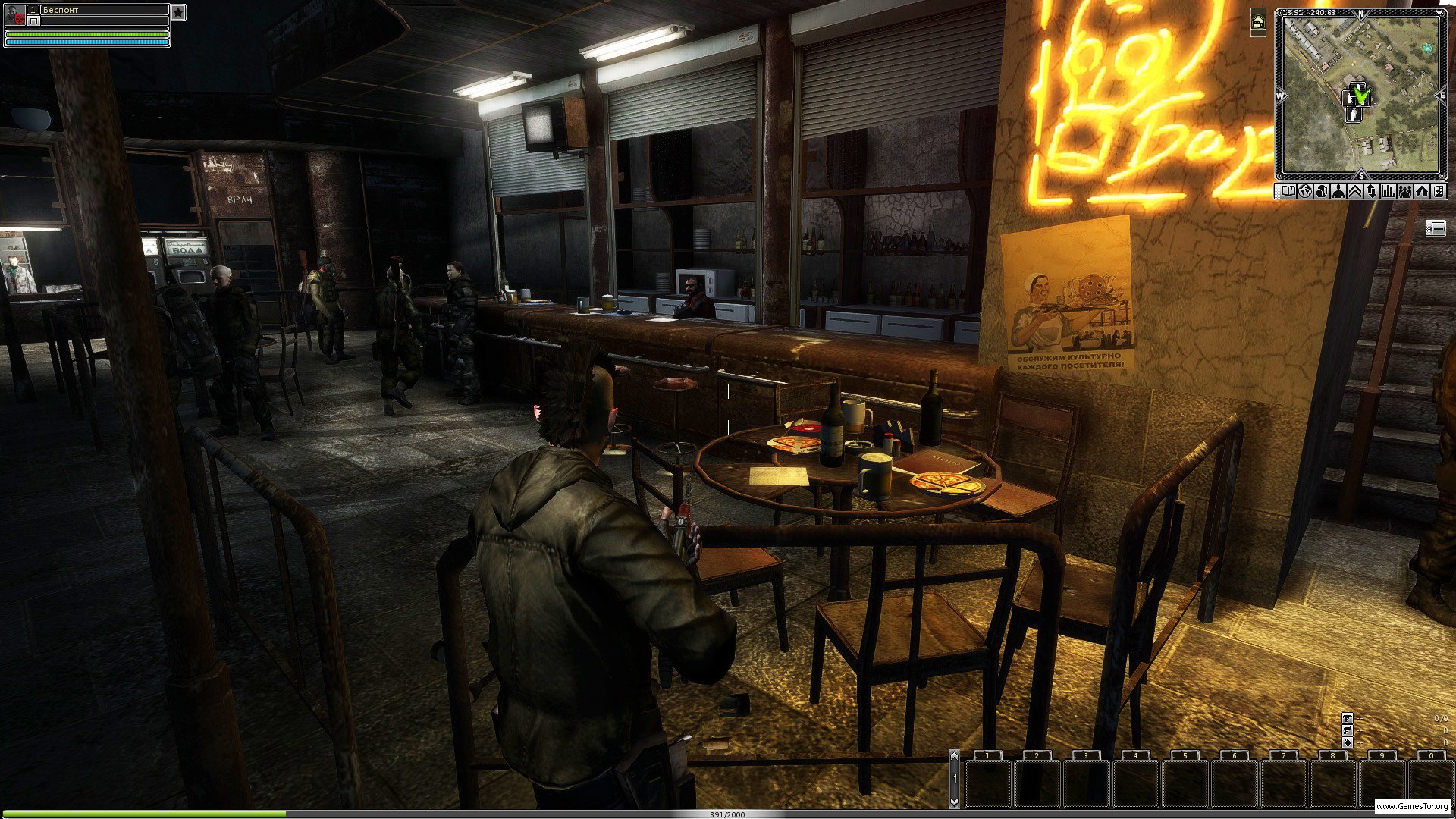
Task: Show the bar chart statistics panel
Action: click(x=1389, y=192)
